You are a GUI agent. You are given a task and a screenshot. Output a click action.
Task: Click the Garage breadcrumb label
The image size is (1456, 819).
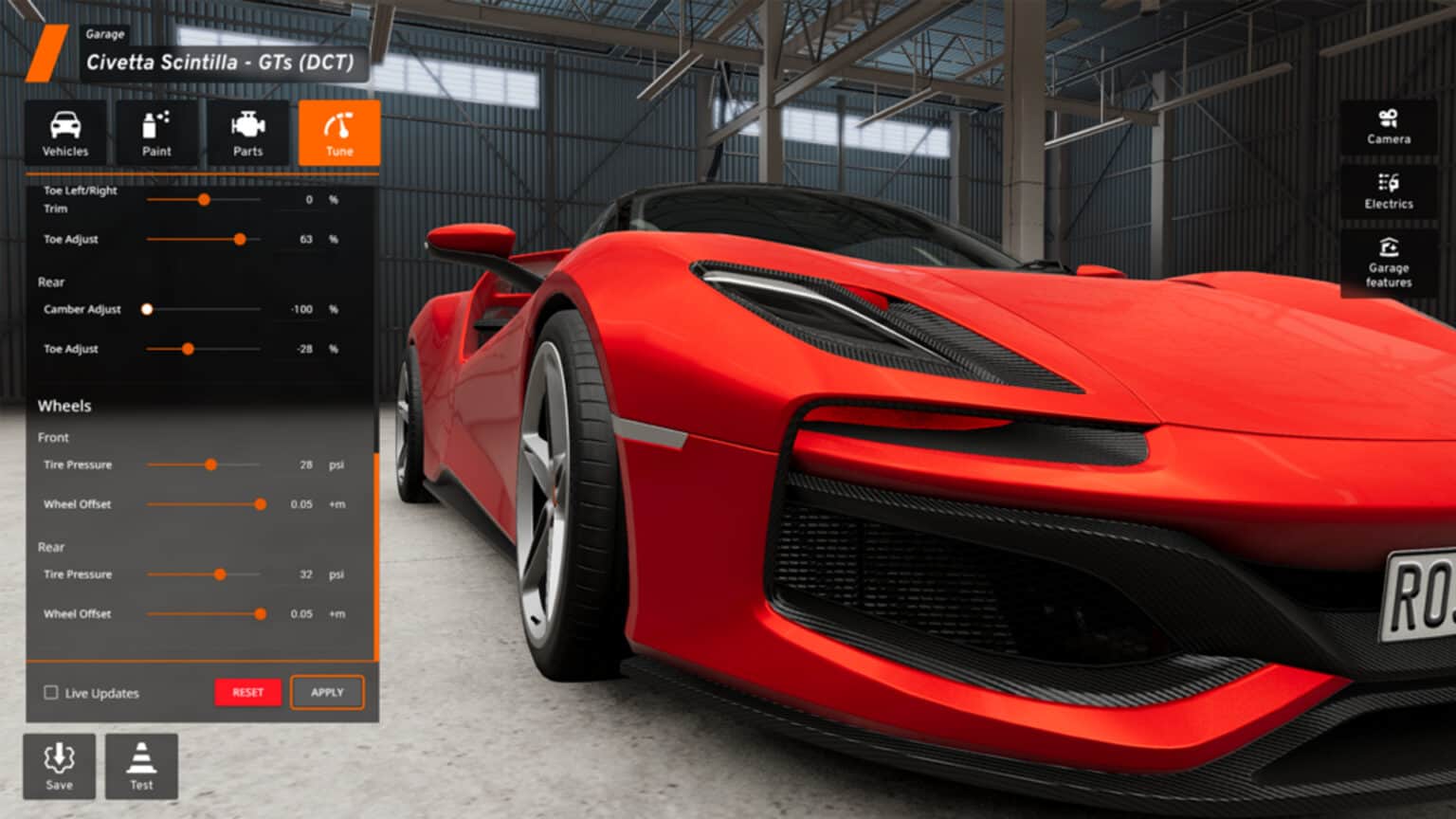(104, 34)
